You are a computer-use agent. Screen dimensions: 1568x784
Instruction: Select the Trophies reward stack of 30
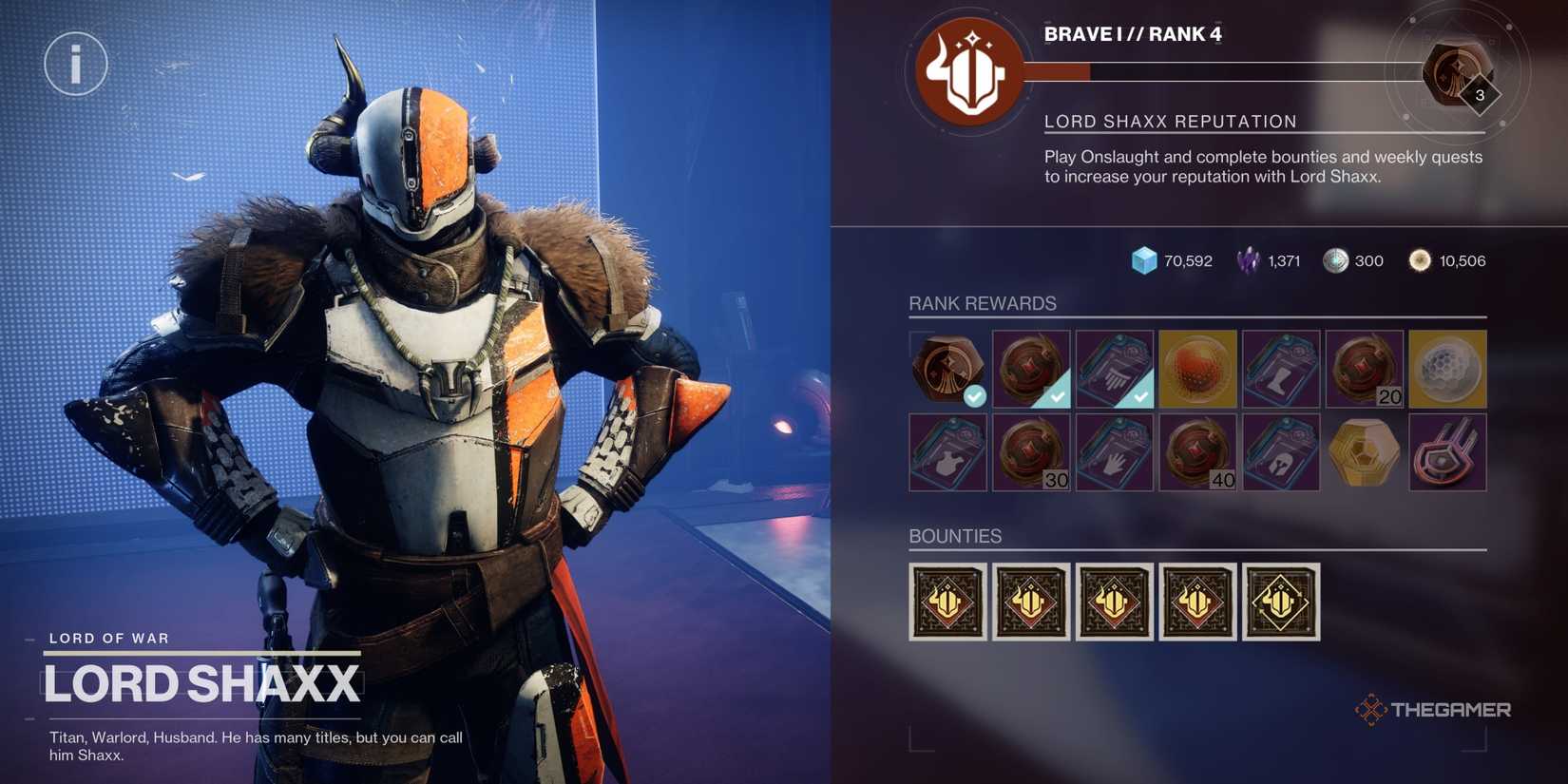tap(1032, 451)
